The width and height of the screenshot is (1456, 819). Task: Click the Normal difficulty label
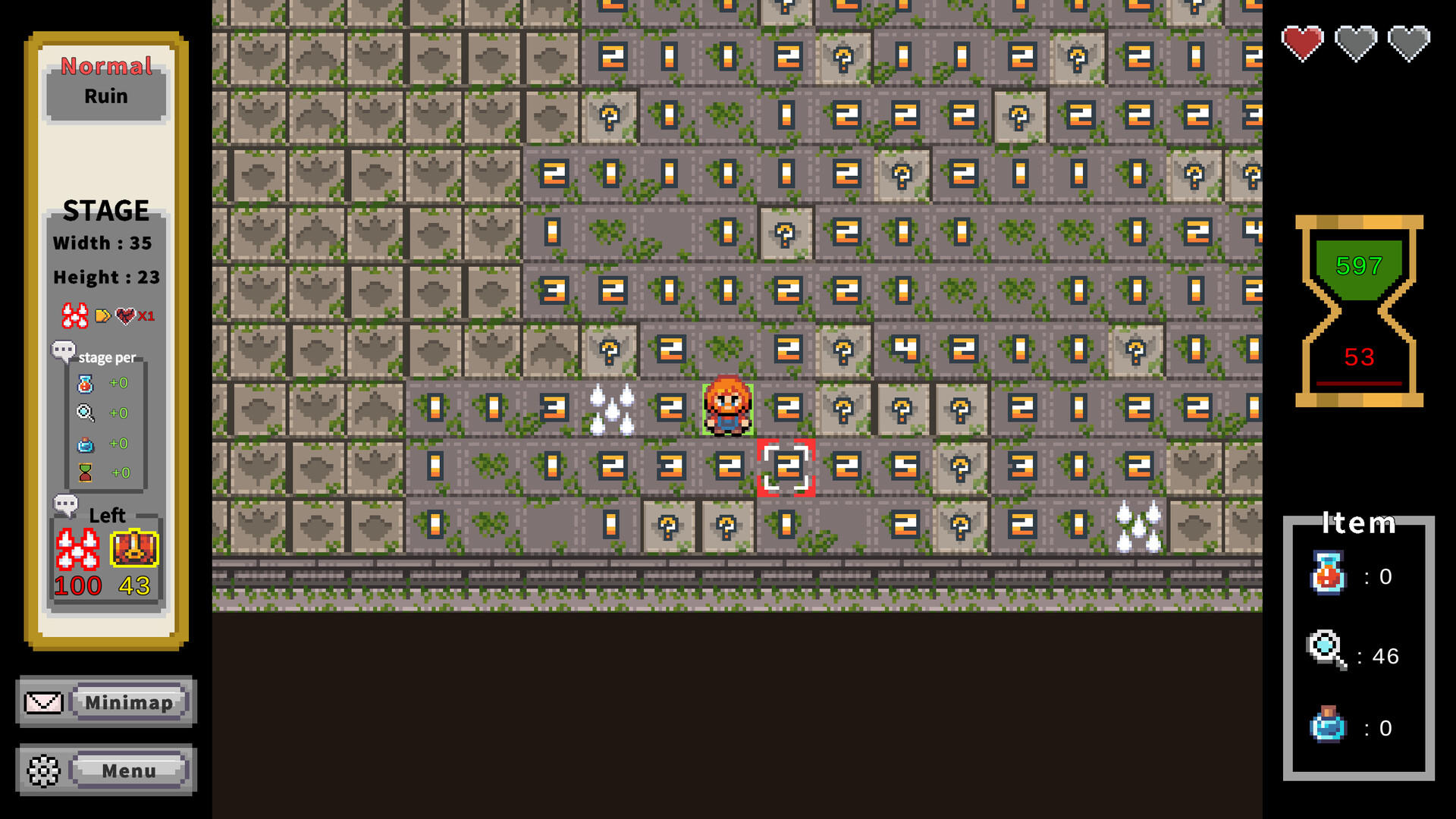(105, 67)
